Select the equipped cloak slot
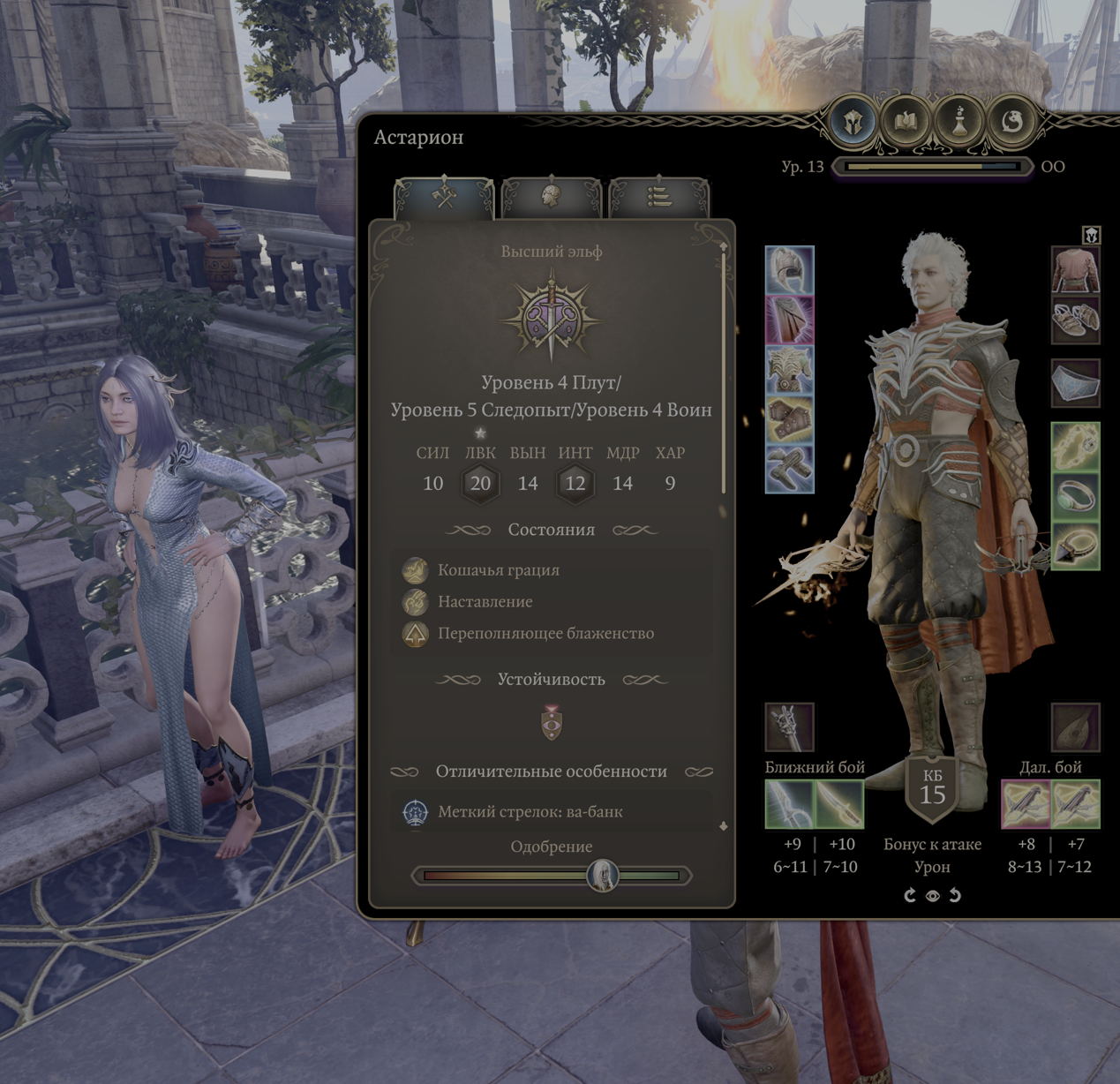1120x1084 pixels. coord(789,320)
